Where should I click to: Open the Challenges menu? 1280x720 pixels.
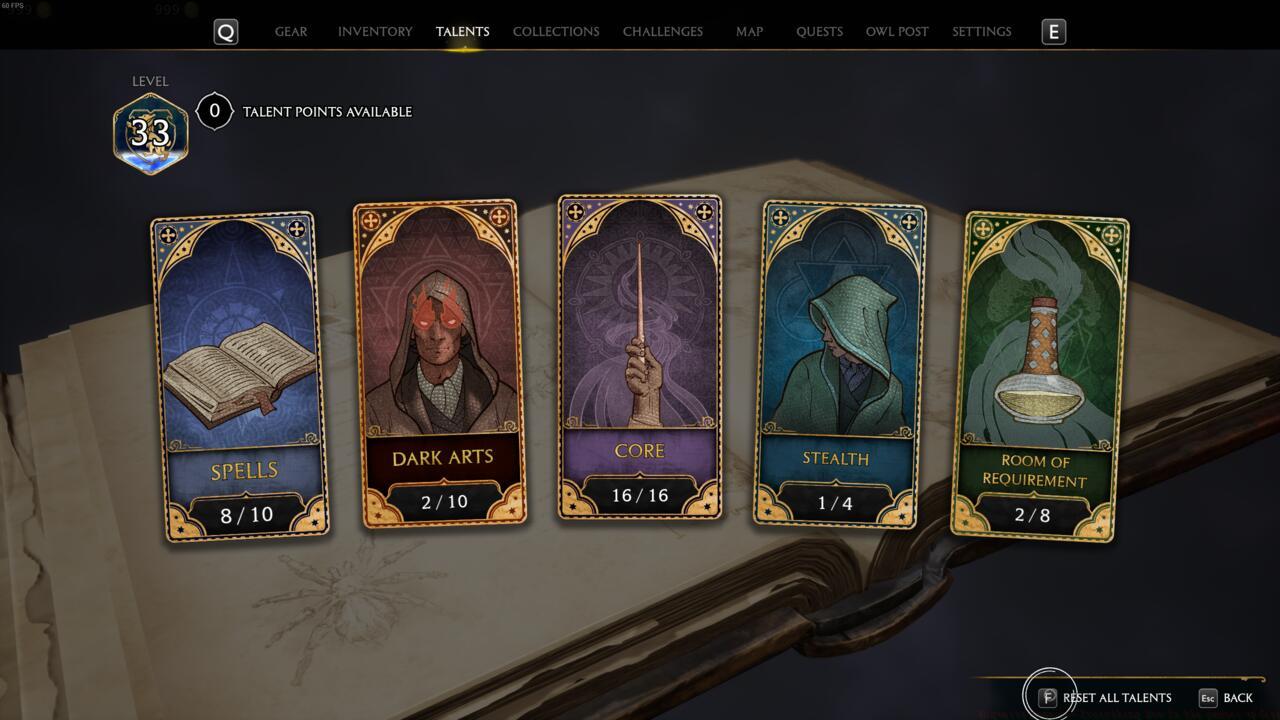[x=663, y=31]
